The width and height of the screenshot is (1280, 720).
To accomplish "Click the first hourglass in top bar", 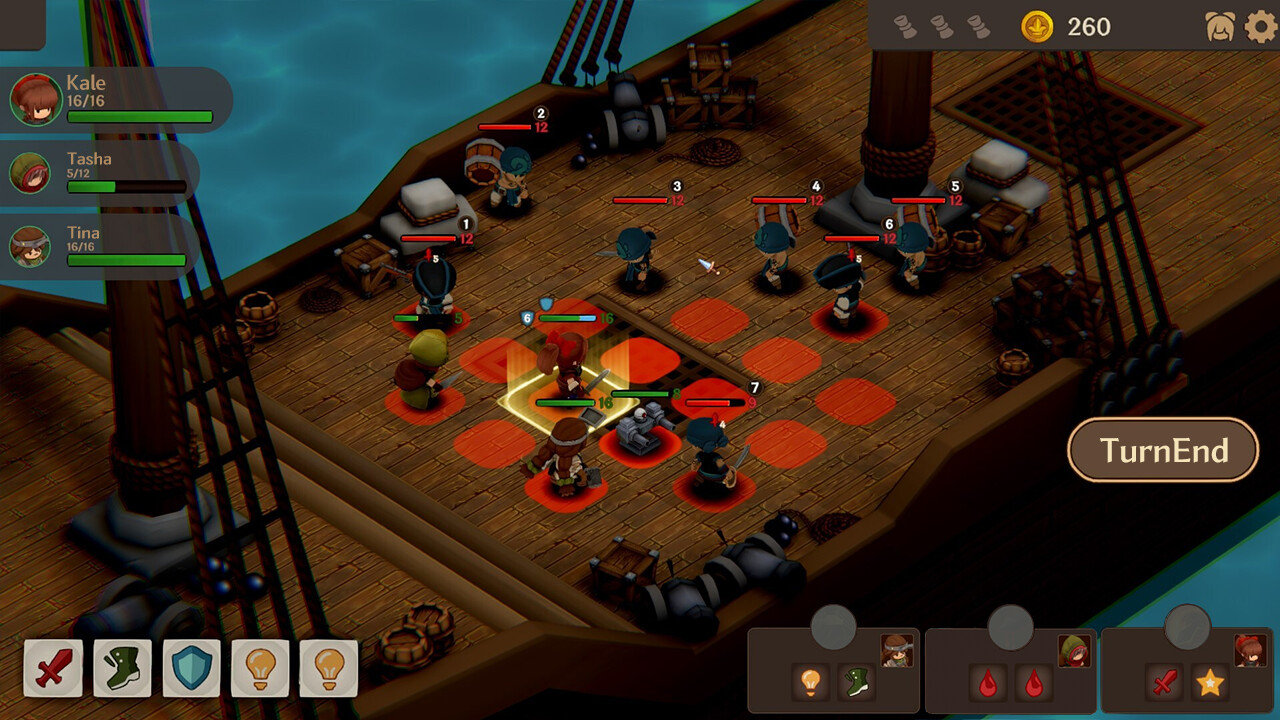I will click(x=908, y=27).
